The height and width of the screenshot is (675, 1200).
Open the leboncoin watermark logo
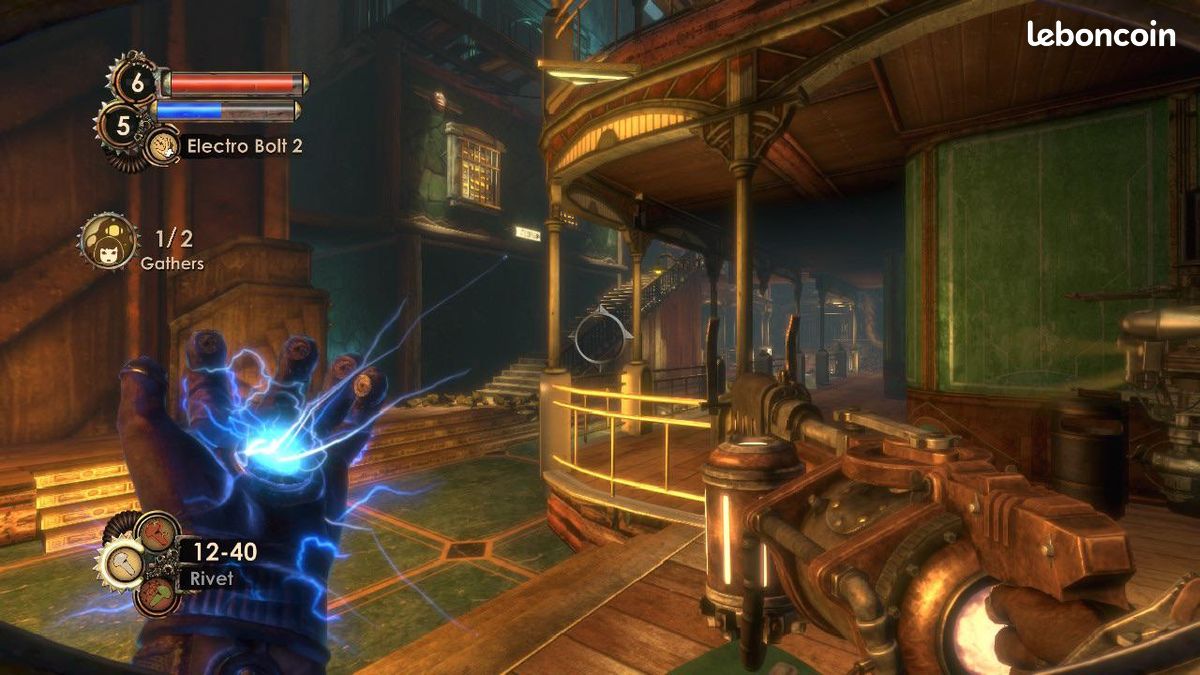pos(1100,35)
